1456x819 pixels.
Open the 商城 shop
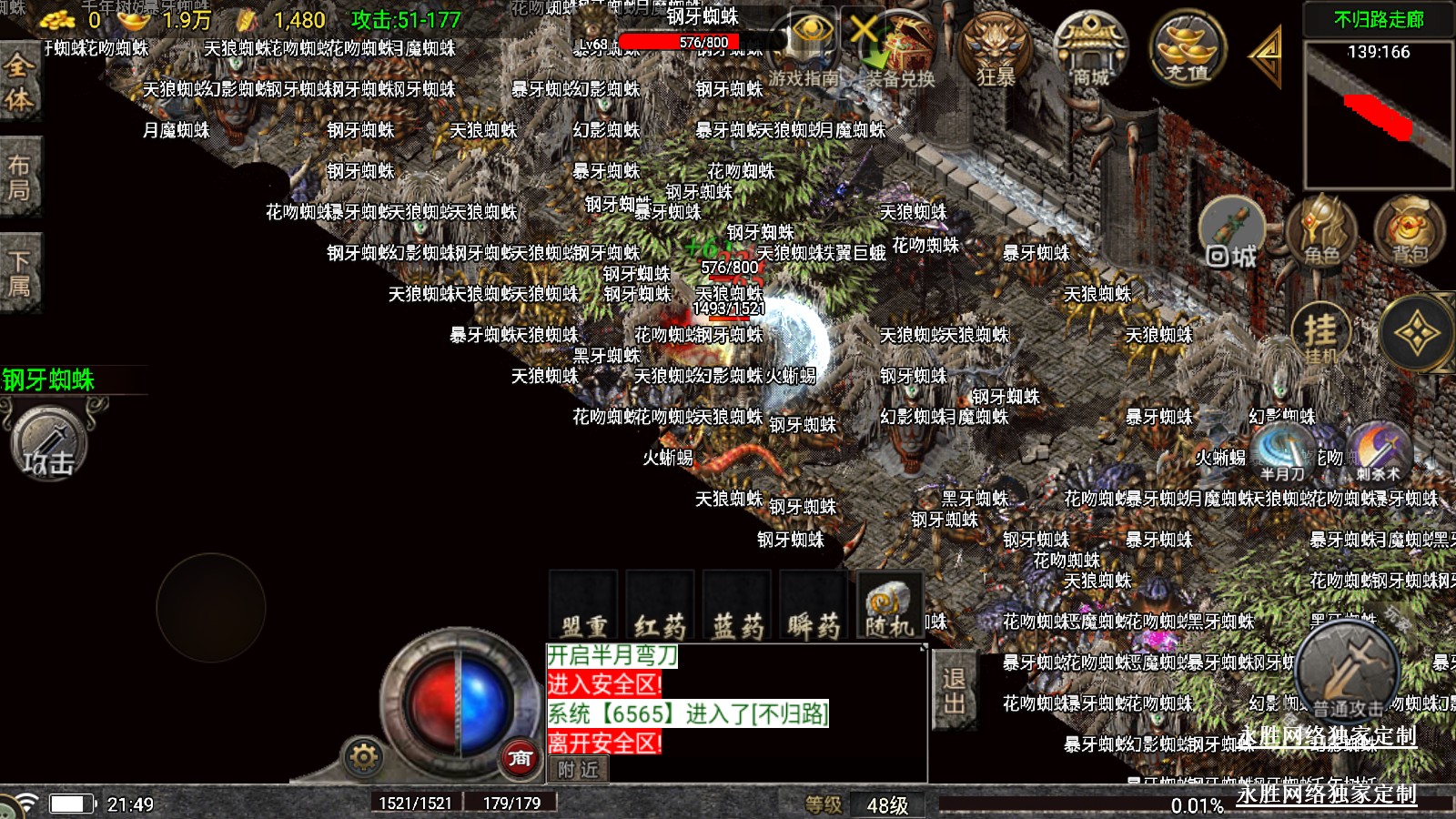pyautogui.click(x=1090, y=50)
